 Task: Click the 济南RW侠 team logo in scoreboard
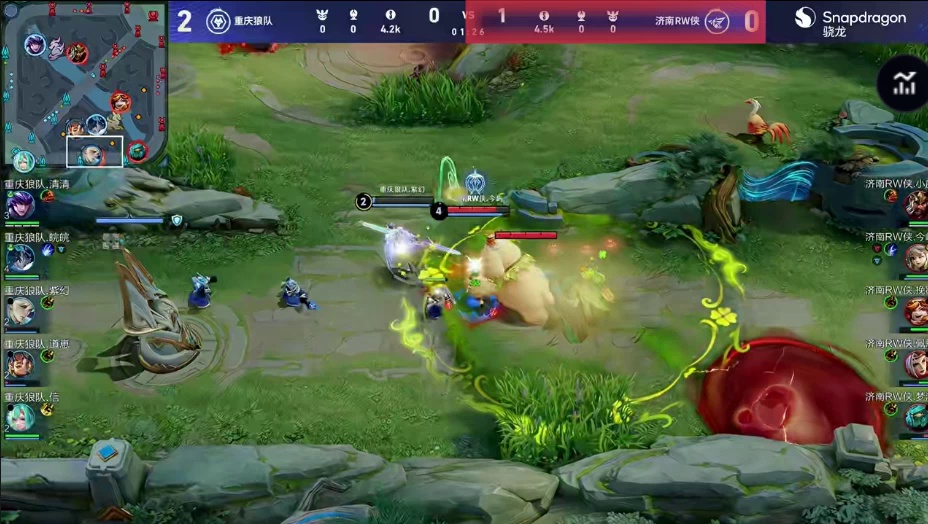click(717, 21)
